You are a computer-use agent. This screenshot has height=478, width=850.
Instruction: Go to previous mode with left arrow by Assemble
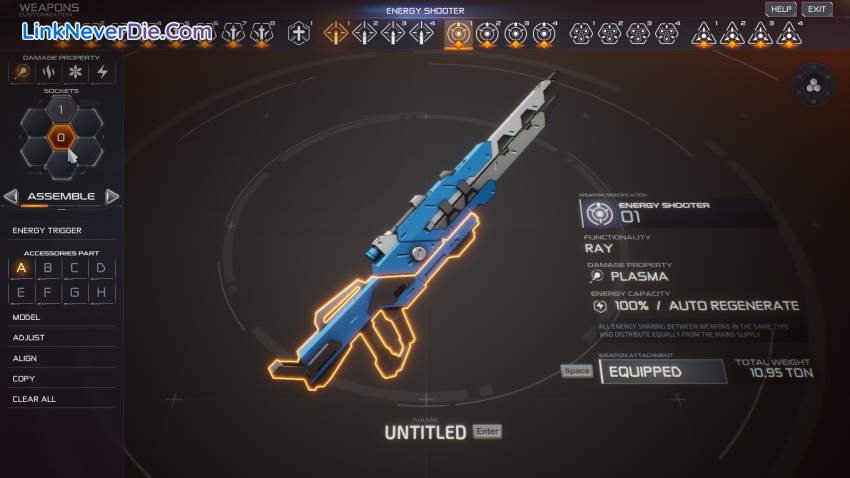pyautogui.click(x=11, y=196)
